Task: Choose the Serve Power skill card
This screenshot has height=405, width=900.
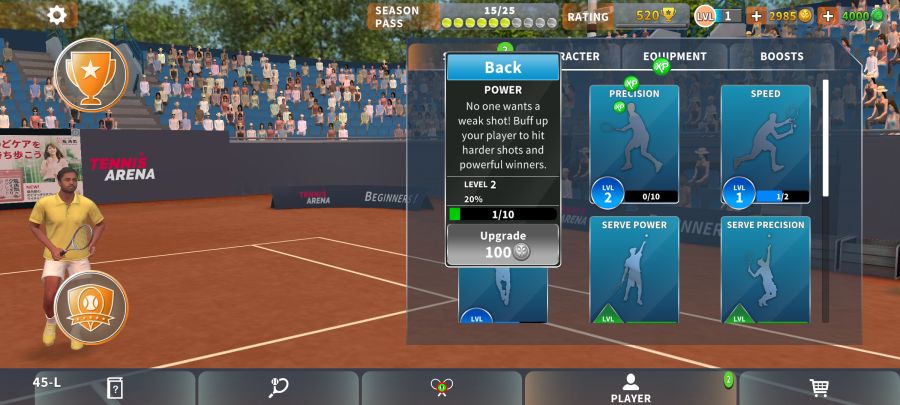Action: coord(633,270)
